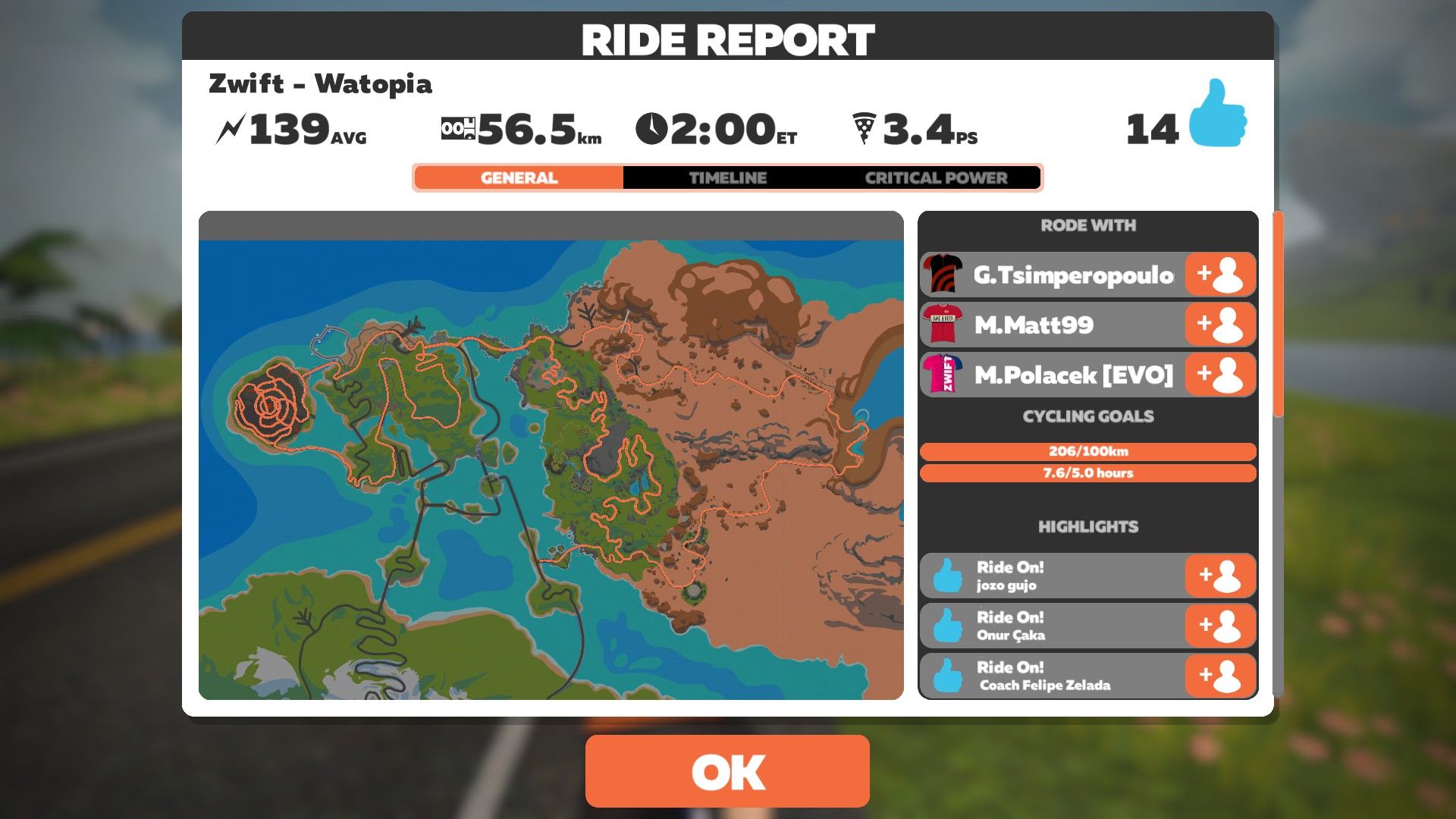
Task: Click the blue Ride On thumbs-up icon
Action: 1217,114
